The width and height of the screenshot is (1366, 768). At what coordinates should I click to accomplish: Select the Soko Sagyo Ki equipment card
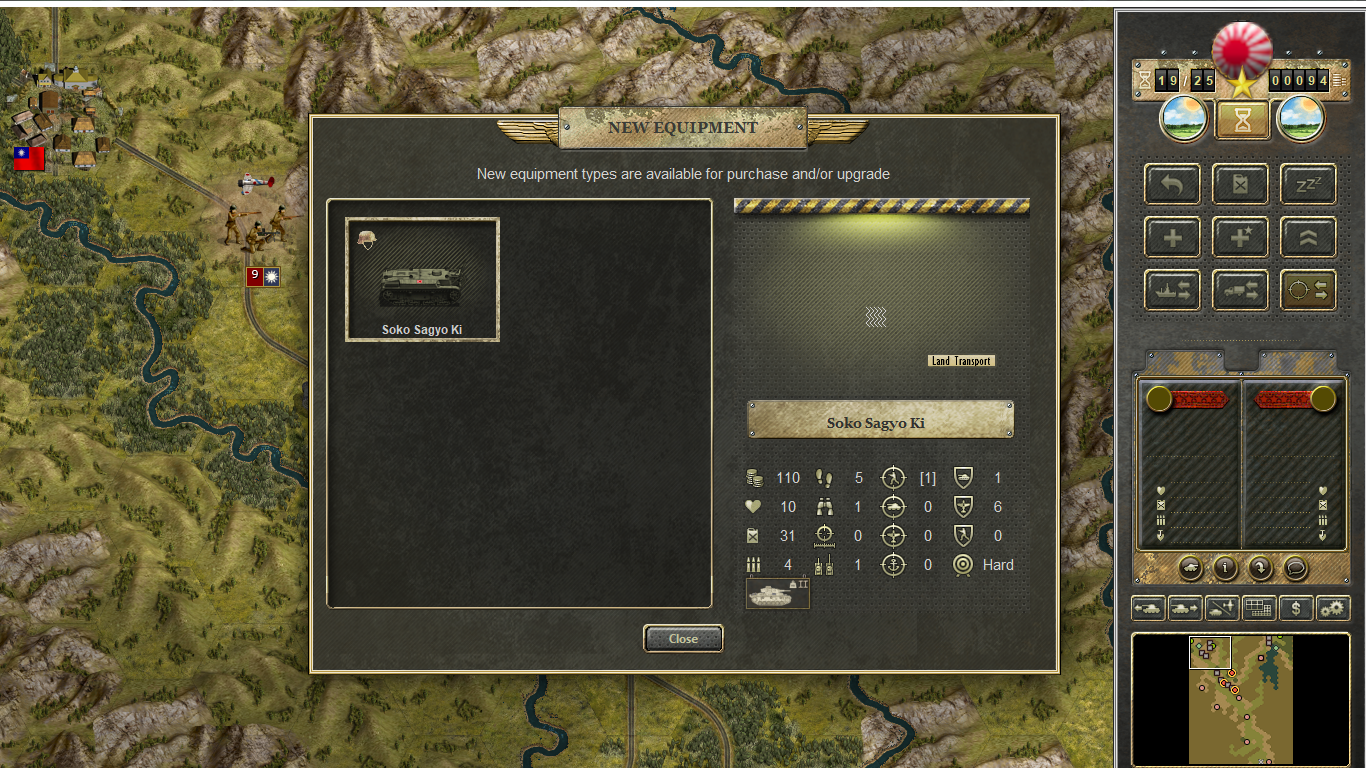coord(422,279)
